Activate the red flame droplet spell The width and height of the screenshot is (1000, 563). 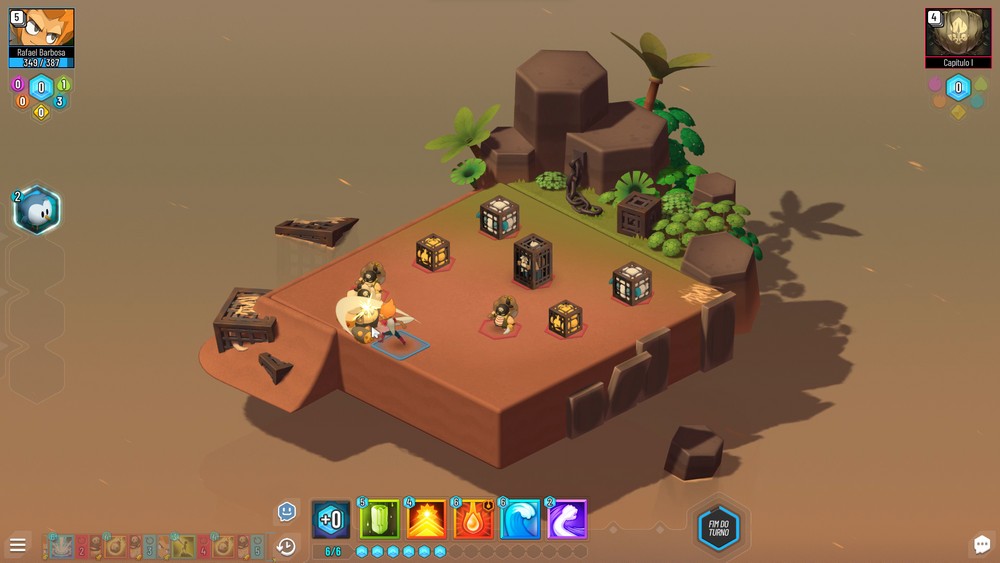(x=473, y=520)
